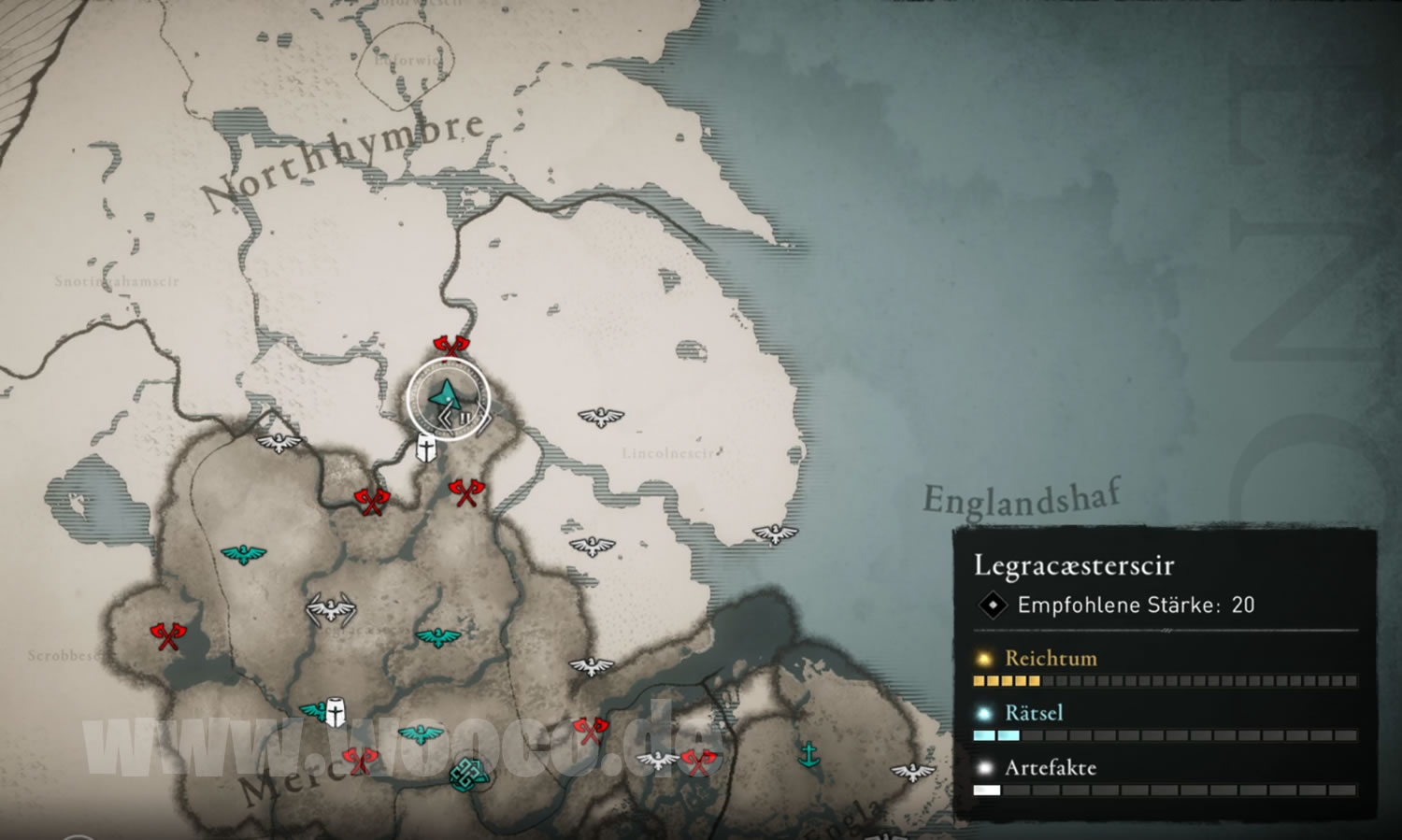
Task: Click the teal anchor harbor marker
Action: tap(809, 753)
